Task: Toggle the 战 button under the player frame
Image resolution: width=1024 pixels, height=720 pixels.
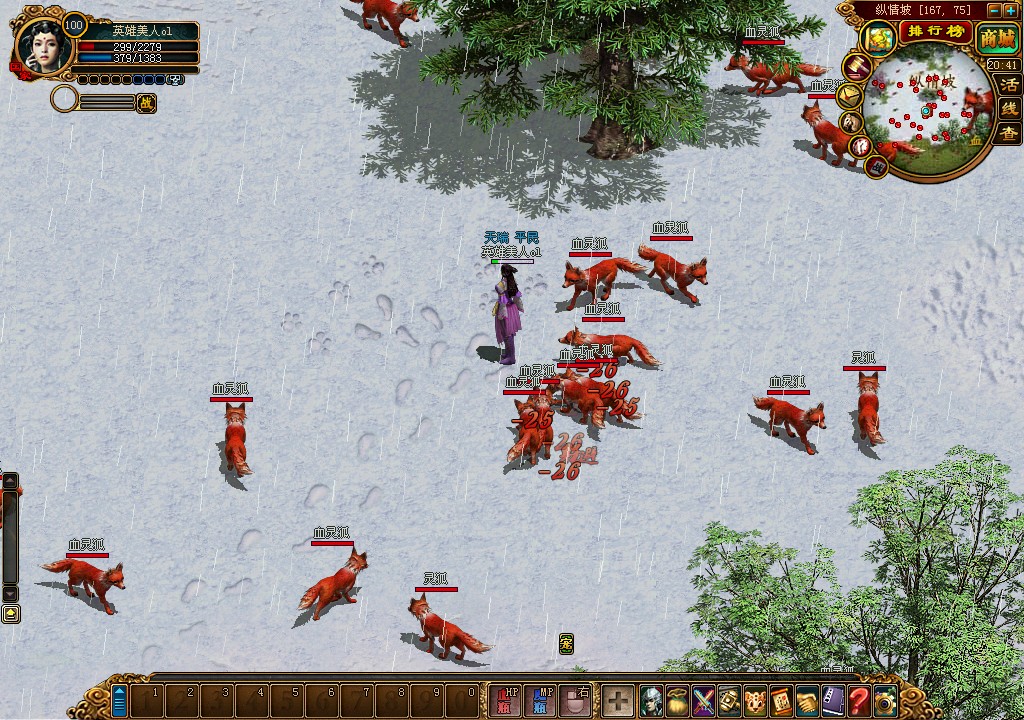Action: pyautogui.click(x=146, y=101)
